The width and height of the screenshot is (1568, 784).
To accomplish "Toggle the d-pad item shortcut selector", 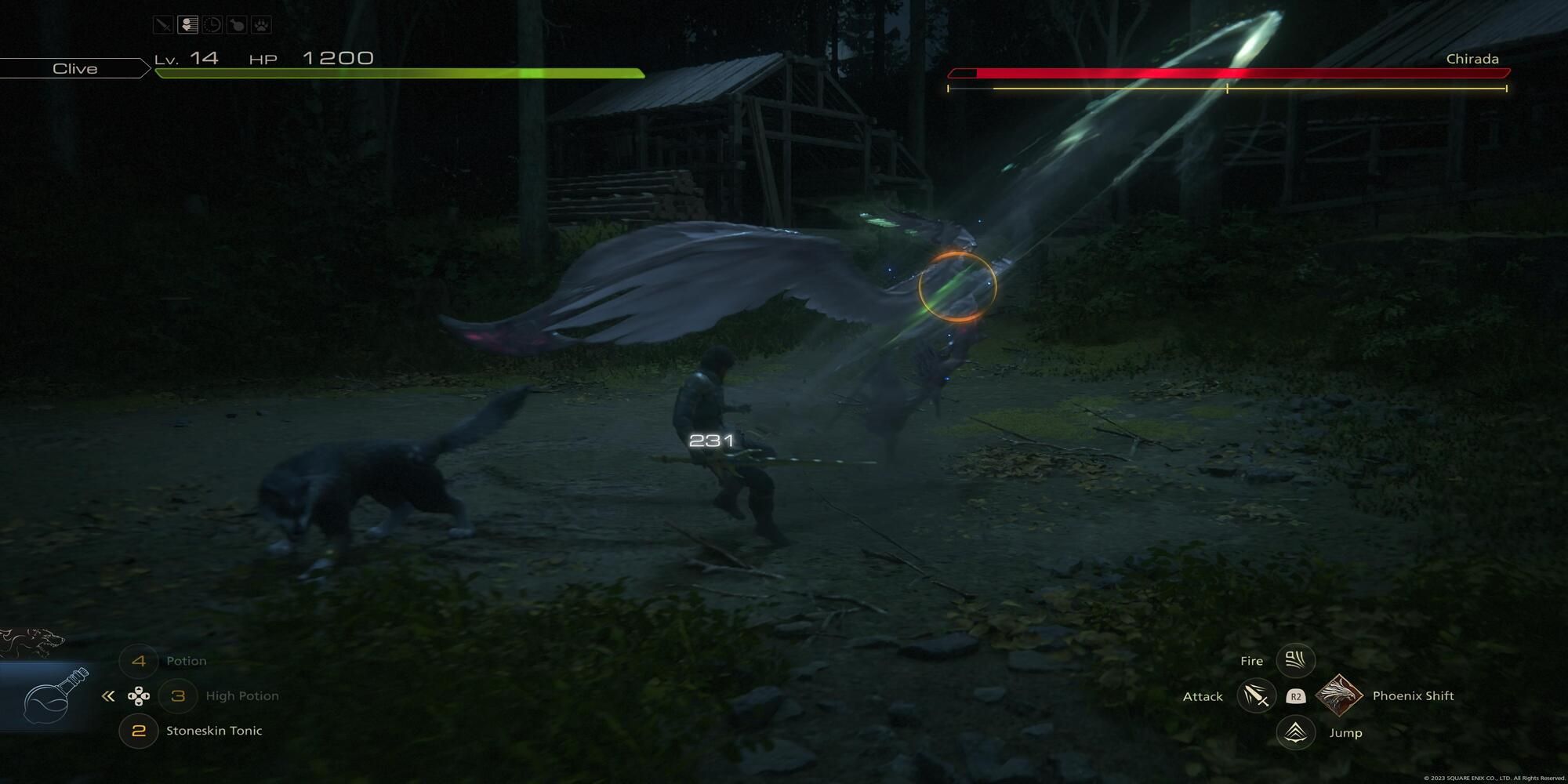I will click(x=140, y=695).
